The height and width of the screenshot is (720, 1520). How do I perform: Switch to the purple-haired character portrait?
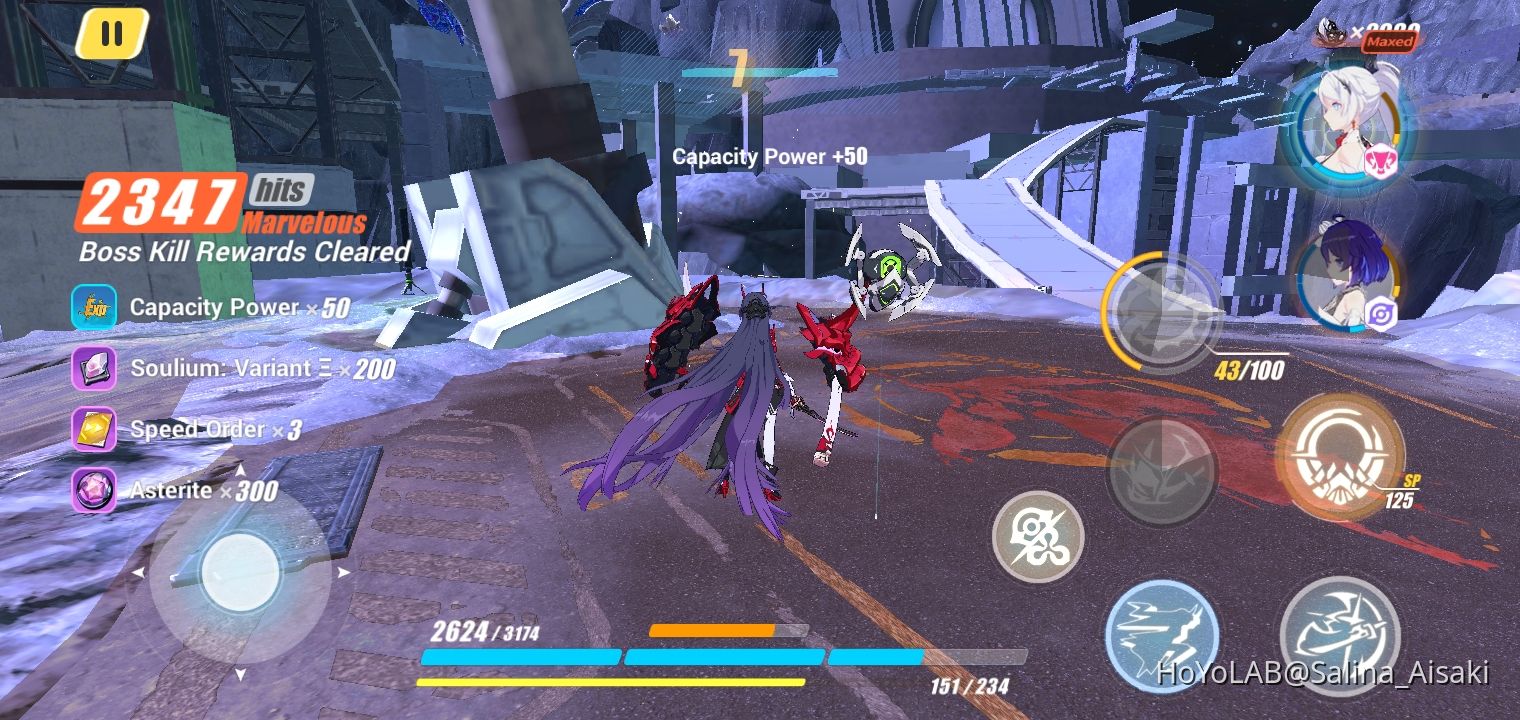point(1348,273)
